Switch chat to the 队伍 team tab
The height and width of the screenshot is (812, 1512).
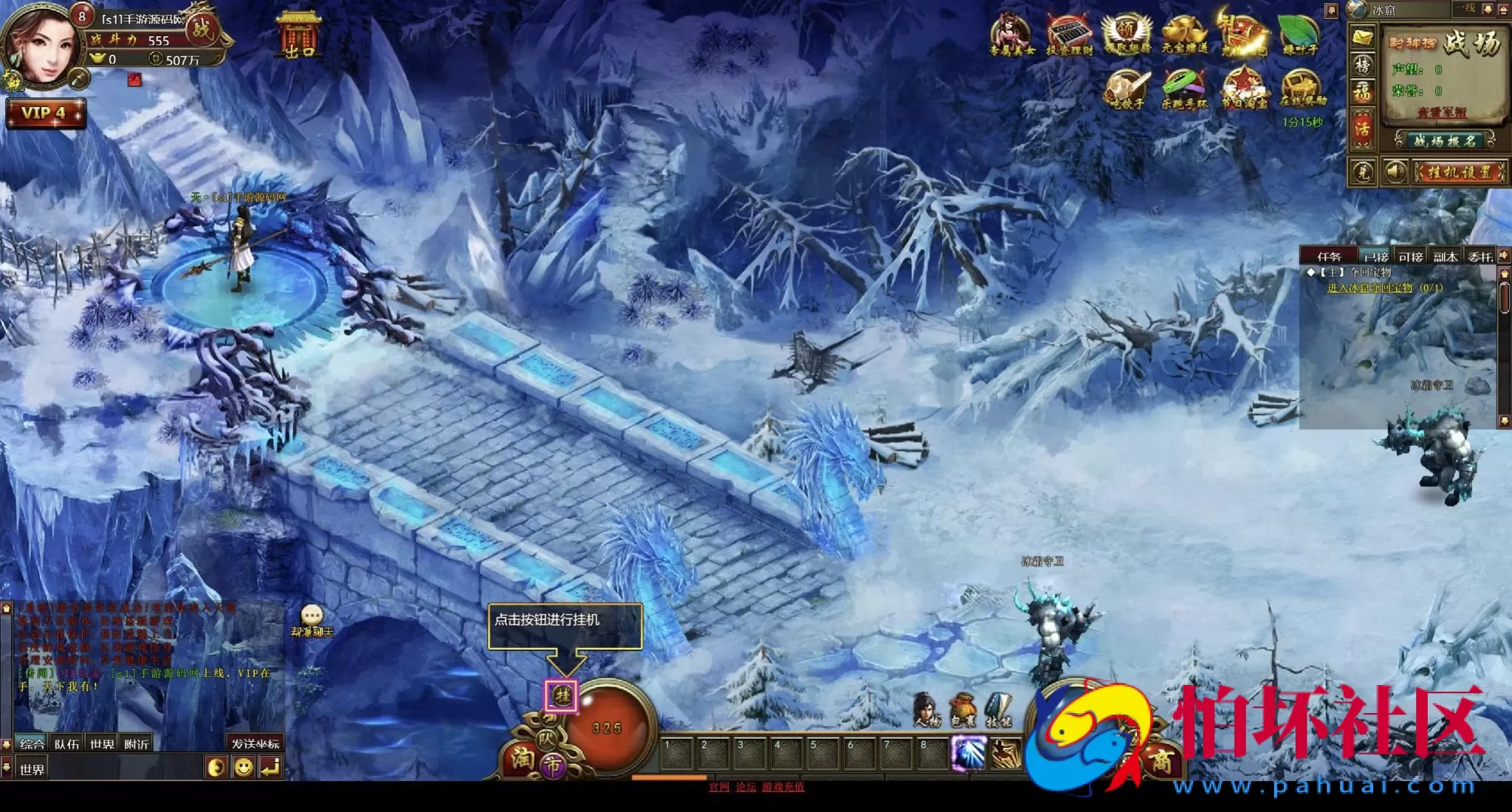66,744
